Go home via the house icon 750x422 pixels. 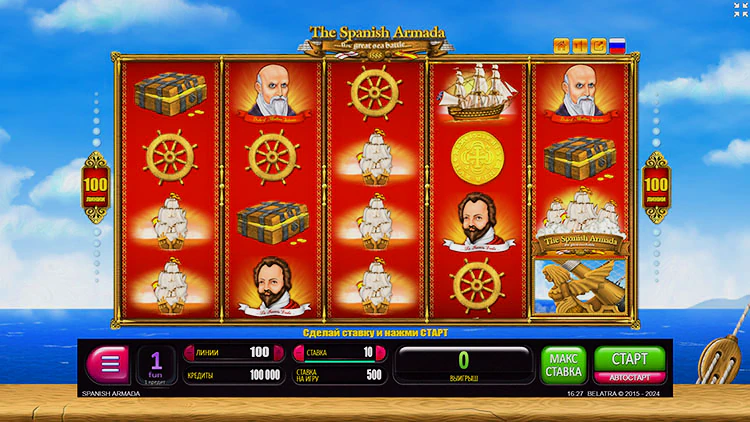pyautogui.click(x=561, y=45)
